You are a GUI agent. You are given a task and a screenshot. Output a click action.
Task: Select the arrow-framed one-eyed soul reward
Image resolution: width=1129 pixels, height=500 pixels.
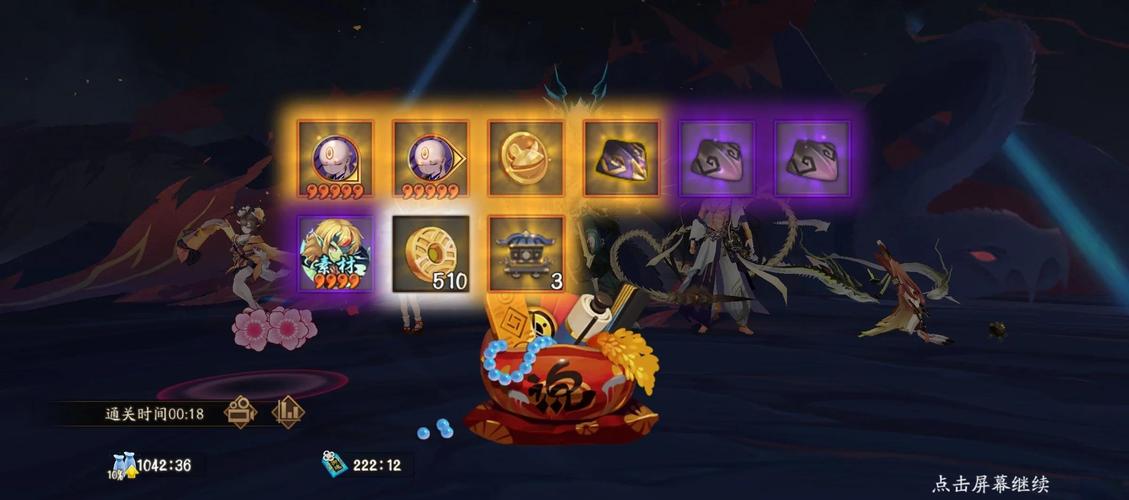click(430, 159)
